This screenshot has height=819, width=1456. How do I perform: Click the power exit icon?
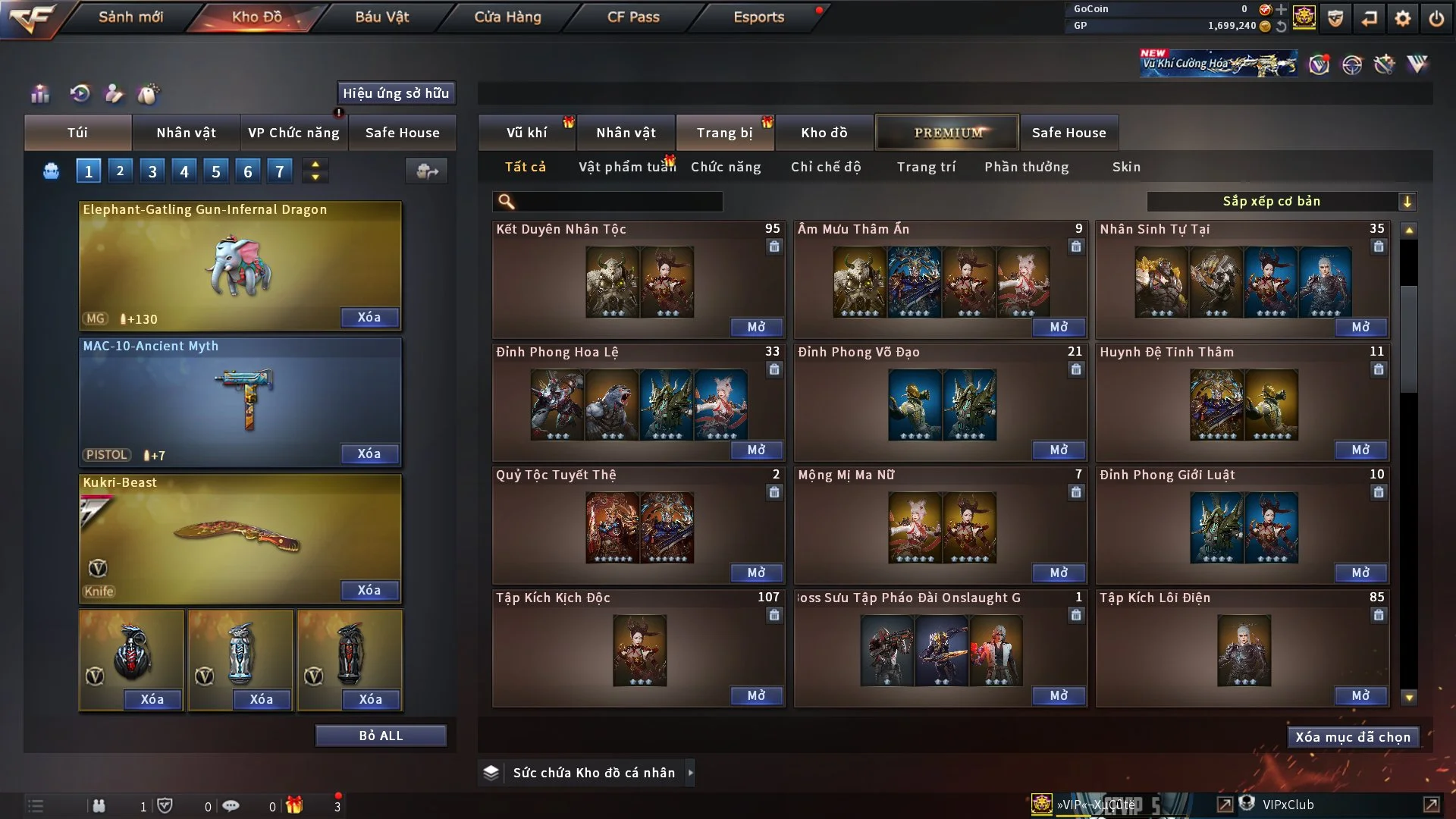1436,18
